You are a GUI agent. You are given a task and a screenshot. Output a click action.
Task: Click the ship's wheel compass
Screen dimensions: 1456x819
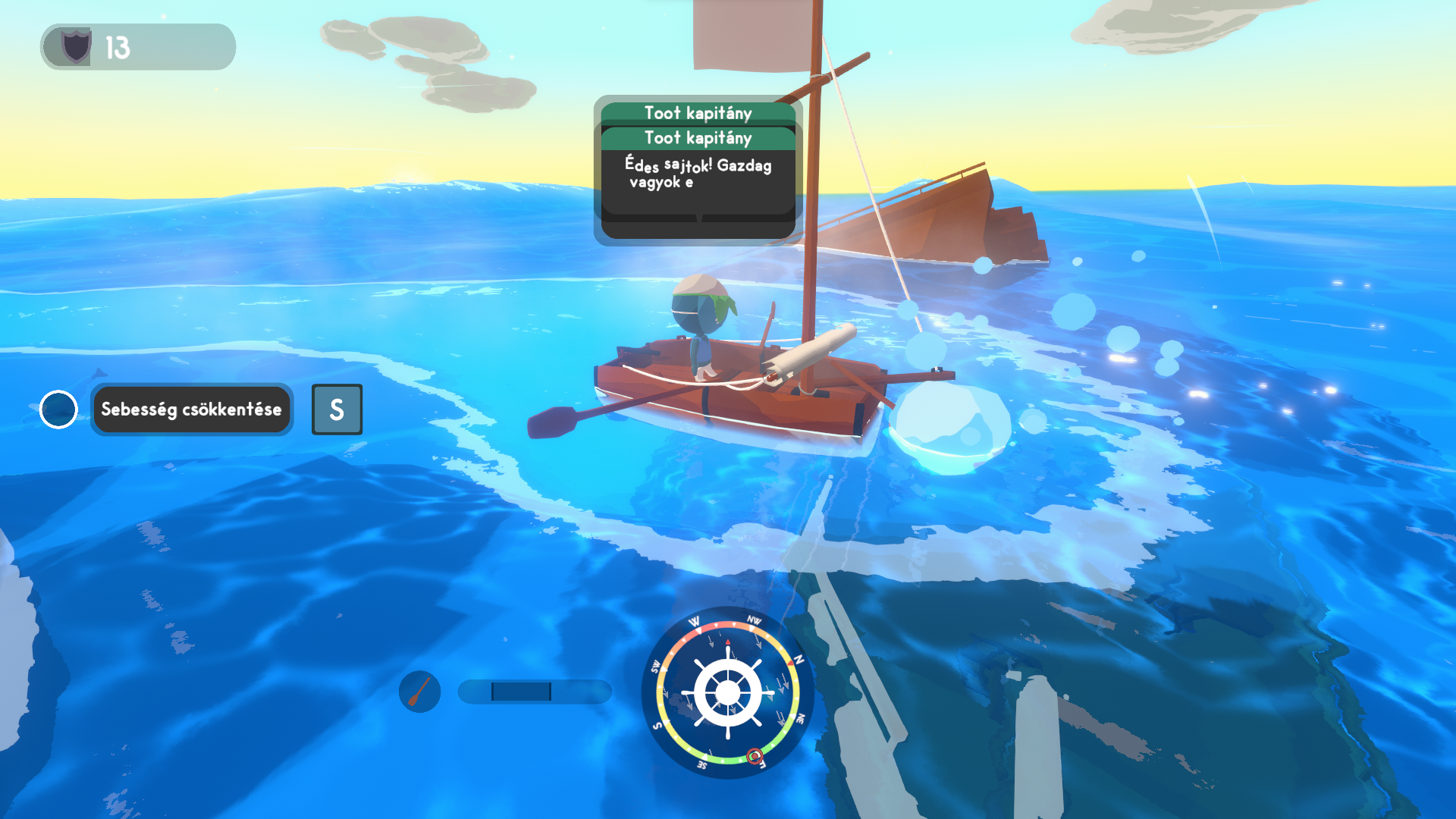(728, 692)
